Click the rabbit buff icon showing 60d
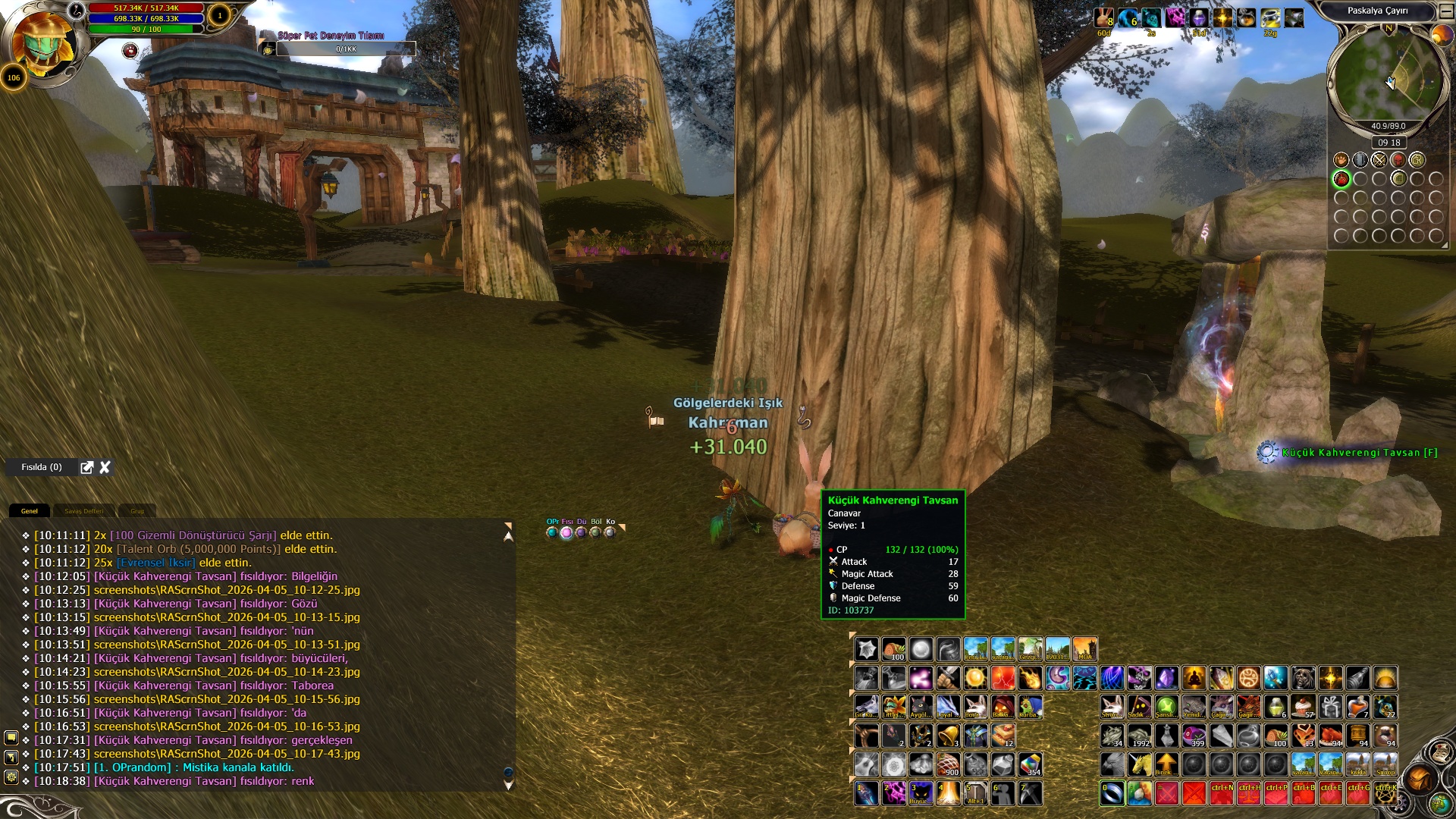The image size is (1456, 819). point(1104,17)
